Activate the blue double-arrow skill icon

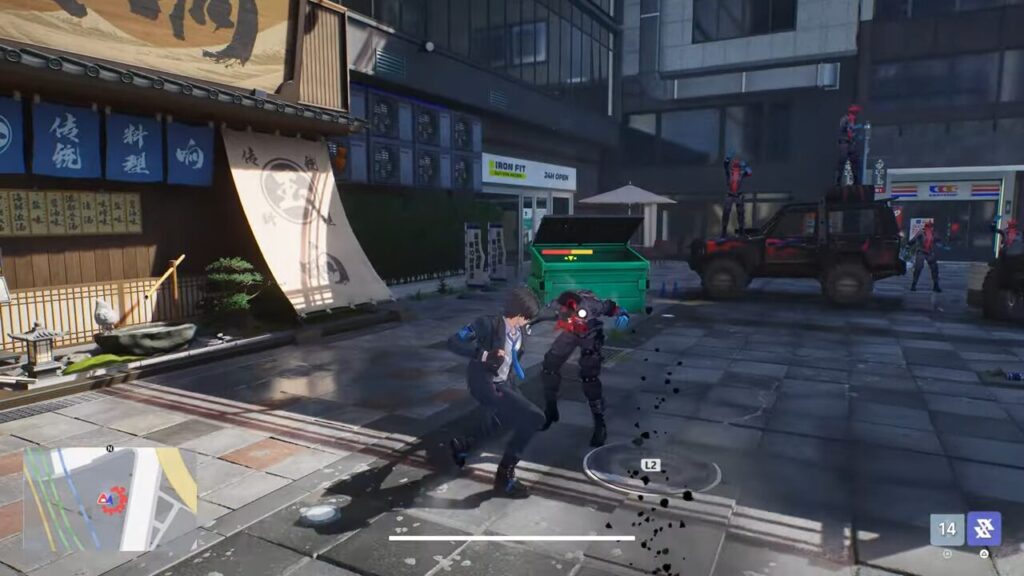984,529
